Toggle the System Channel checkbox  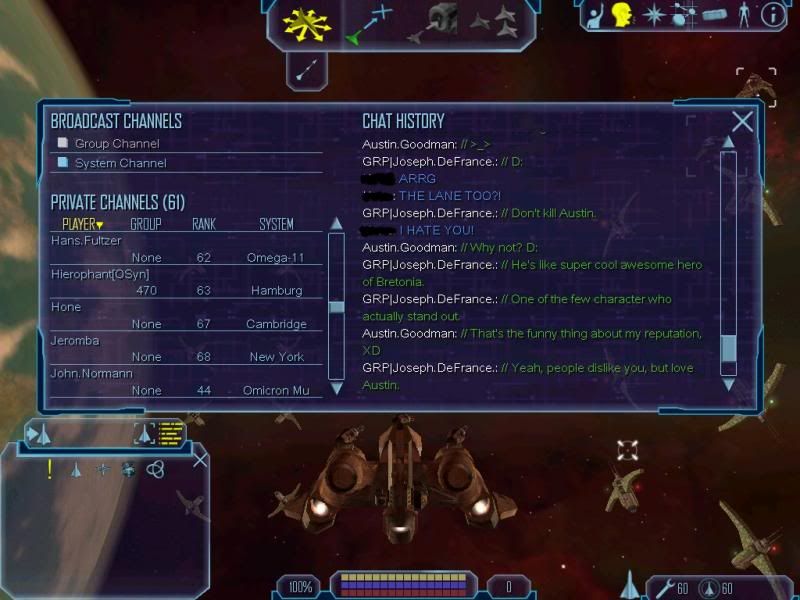point(63,162)
